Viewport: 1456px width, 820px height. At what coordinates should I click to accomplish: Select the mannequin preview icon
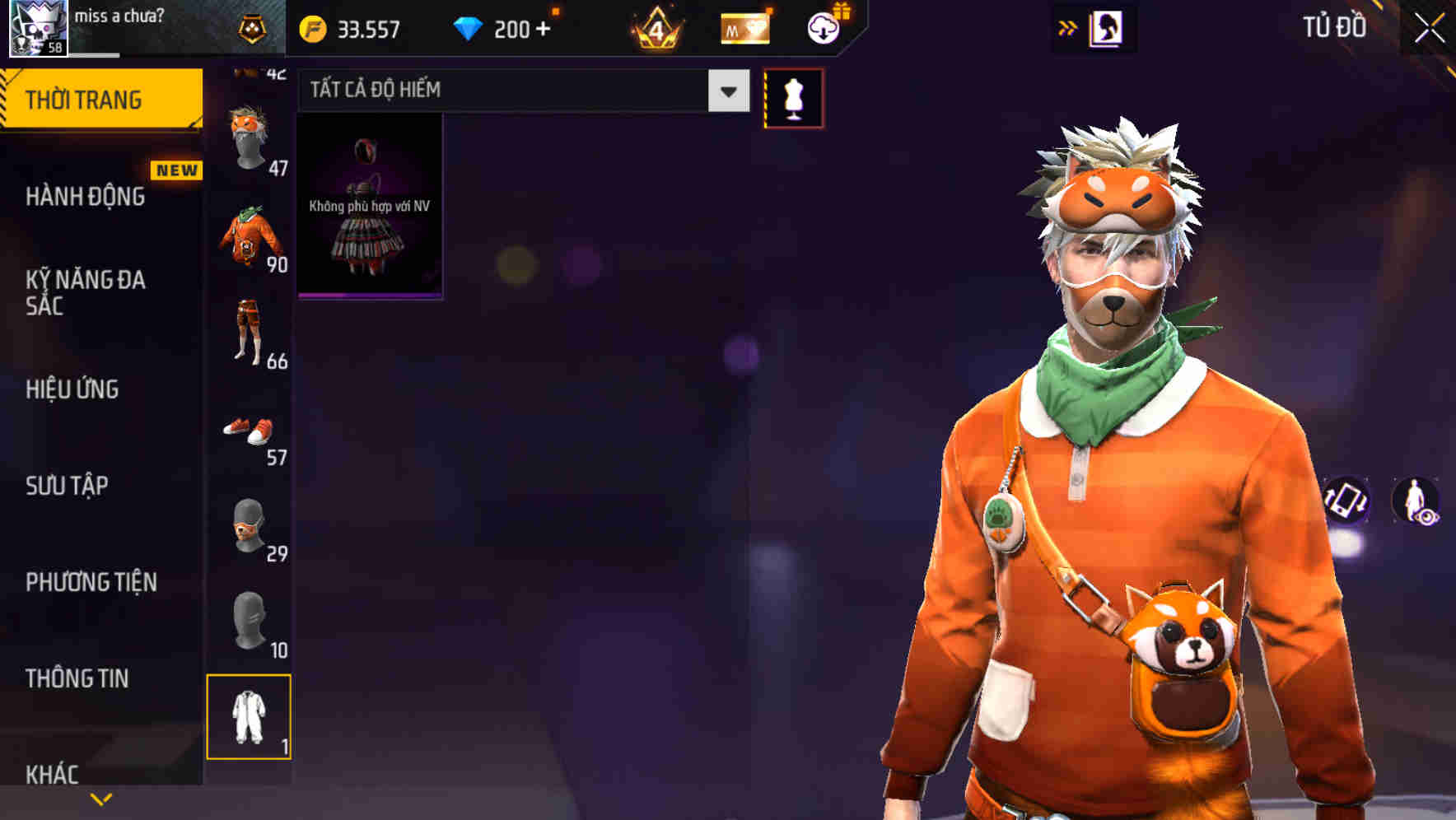click(x=793, y=96)
